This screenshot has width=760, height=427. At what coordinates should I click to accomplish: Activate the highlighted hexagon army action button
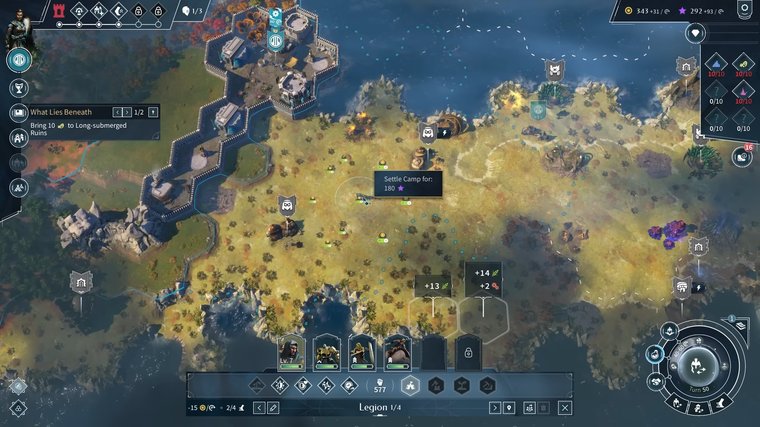[408, 385]
